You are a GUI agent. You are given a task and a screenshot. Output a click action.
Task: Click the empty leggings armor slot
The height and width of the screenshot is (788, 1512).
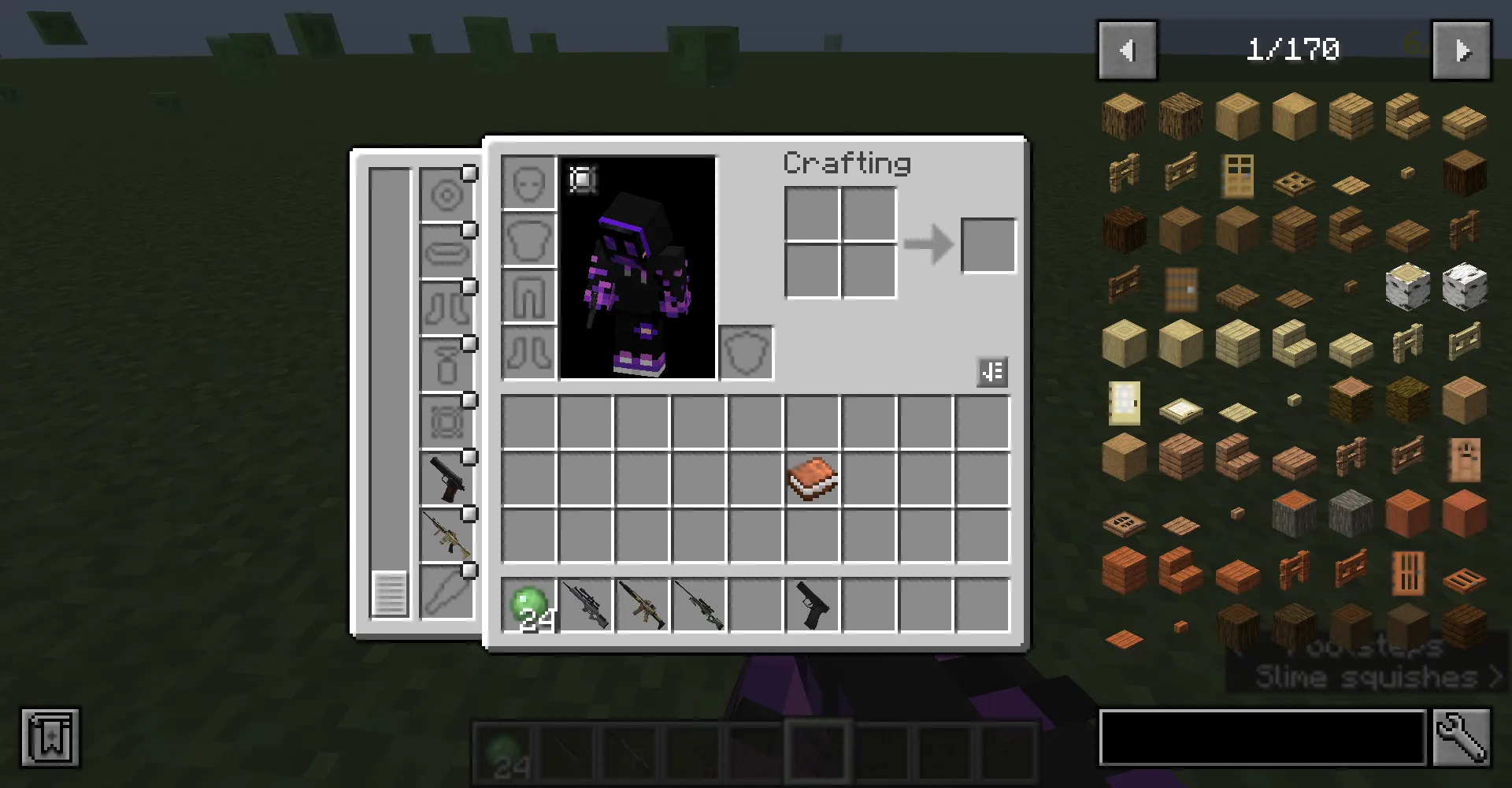pyautogui.click(x=529, y=297)
